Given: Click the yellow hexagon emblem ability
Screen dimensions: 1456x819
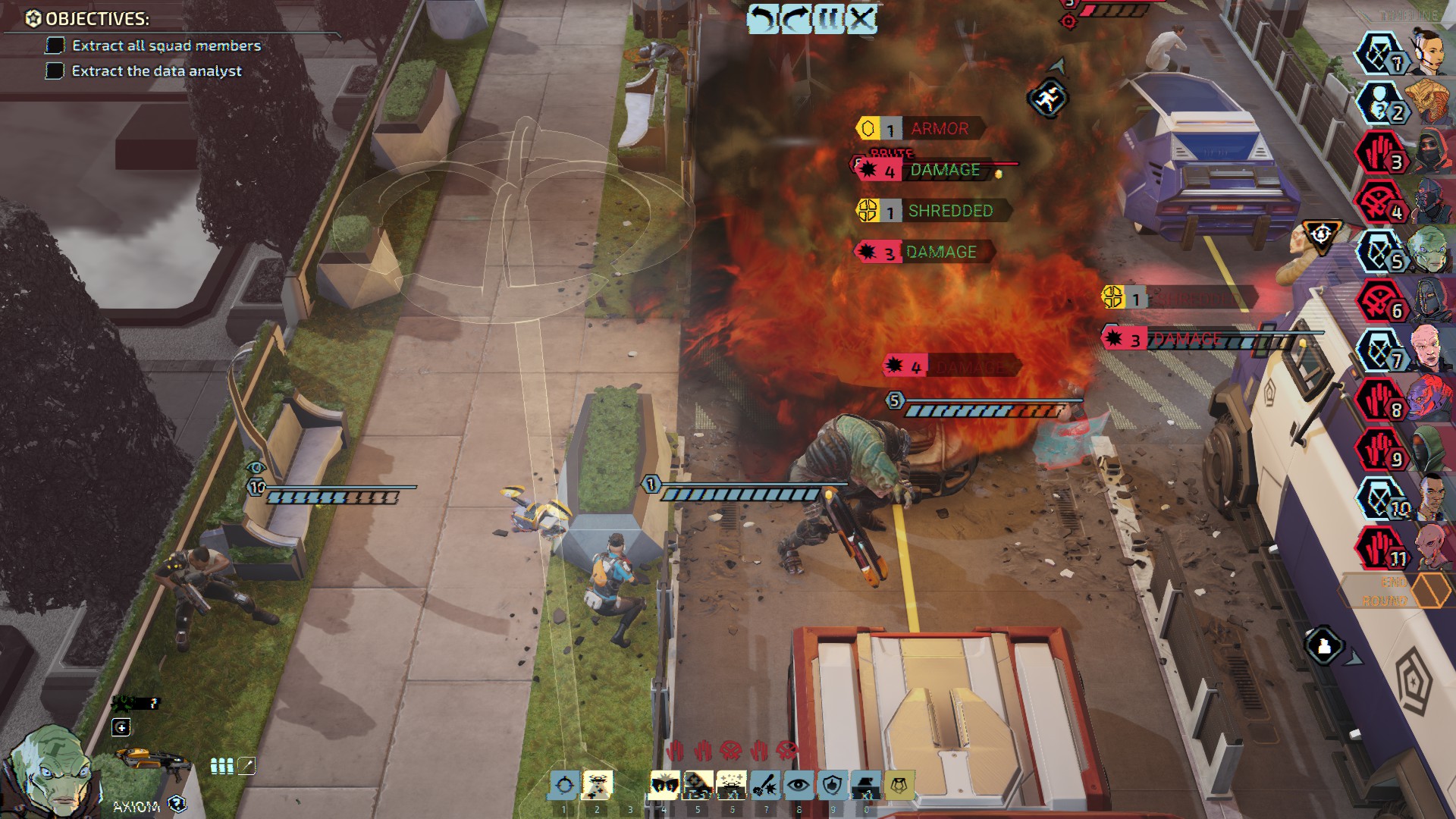Looking at the screenshot, I should (x=899, y=786).
